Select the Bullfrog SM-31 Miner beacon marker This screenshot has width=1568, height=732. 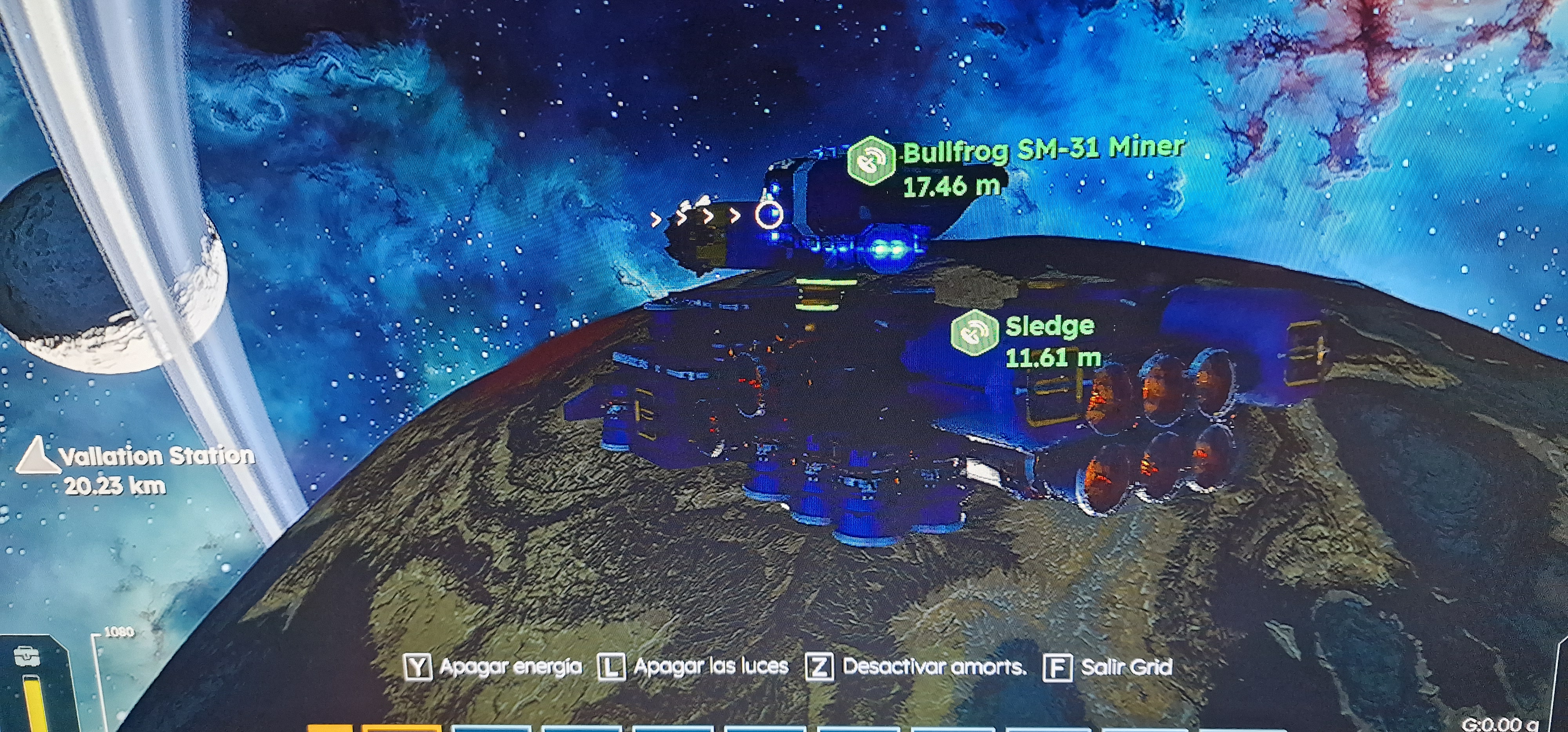871,161
